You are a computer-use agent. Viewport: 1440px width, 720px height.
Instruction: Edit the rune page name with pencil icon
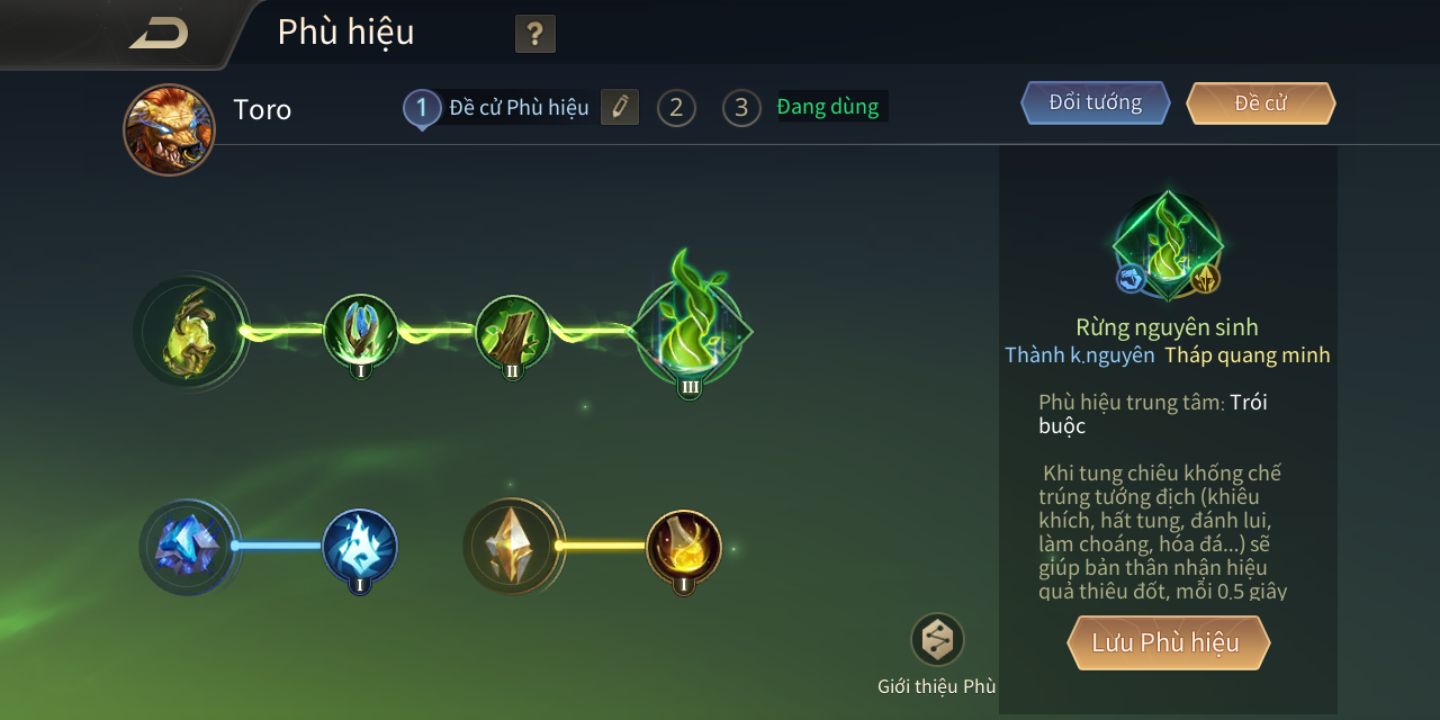click(619, 107)
